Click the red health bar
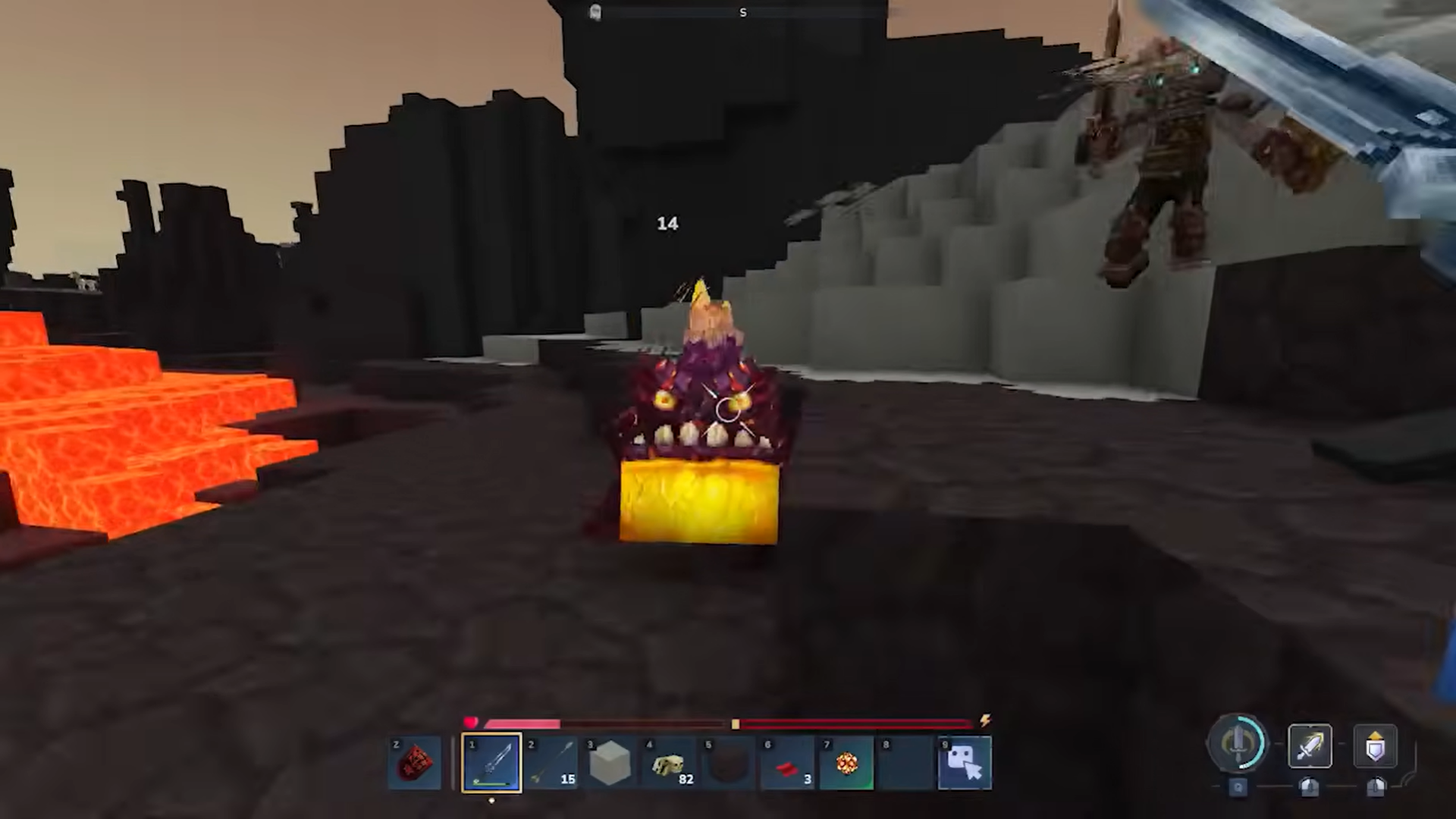 [523, 723]
